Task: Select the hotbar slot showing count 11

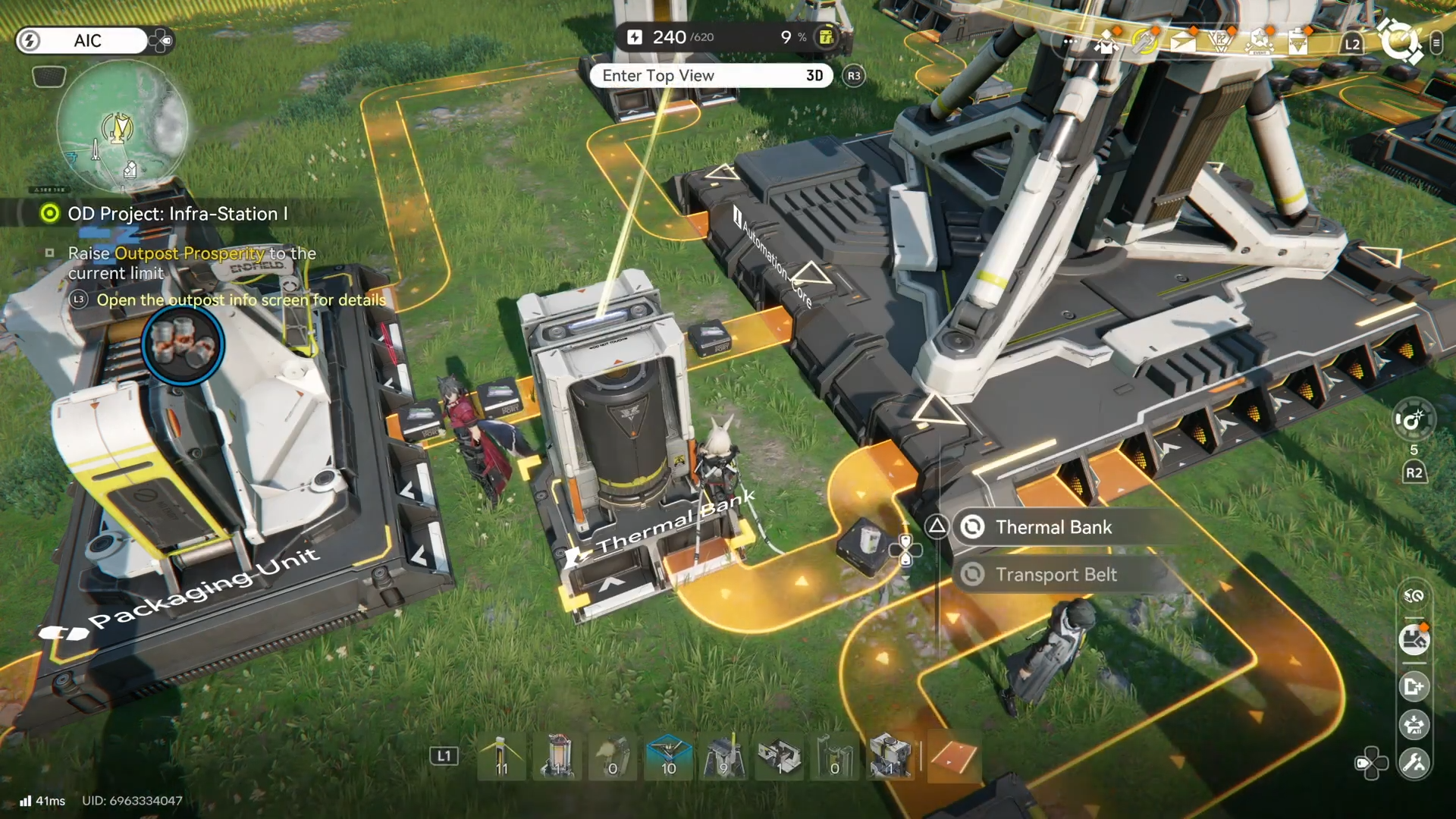Action: tap(501, 757)
